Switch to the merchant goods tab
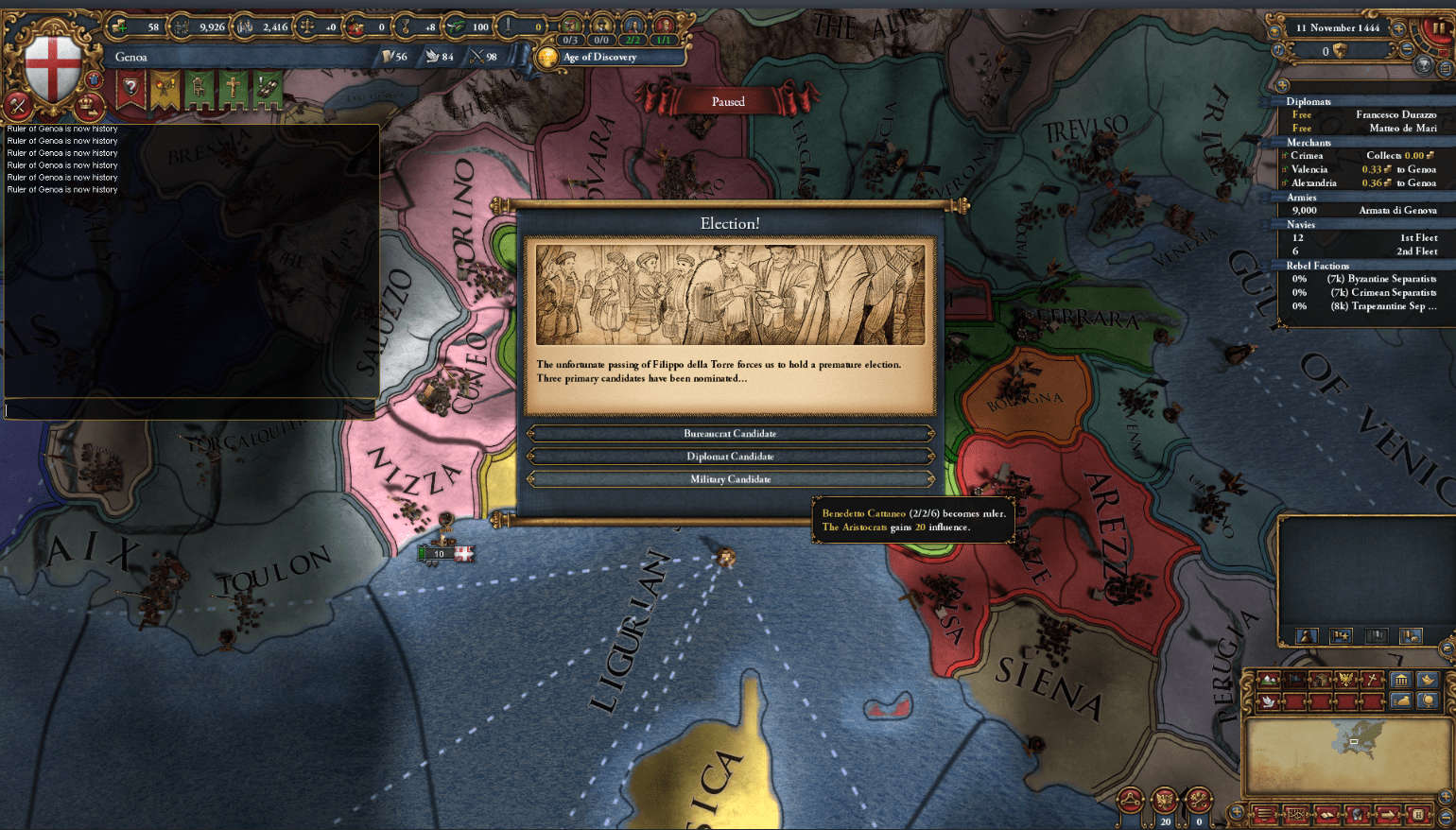The height and width of the screenshot is (830, 1456). (1401, 701)
